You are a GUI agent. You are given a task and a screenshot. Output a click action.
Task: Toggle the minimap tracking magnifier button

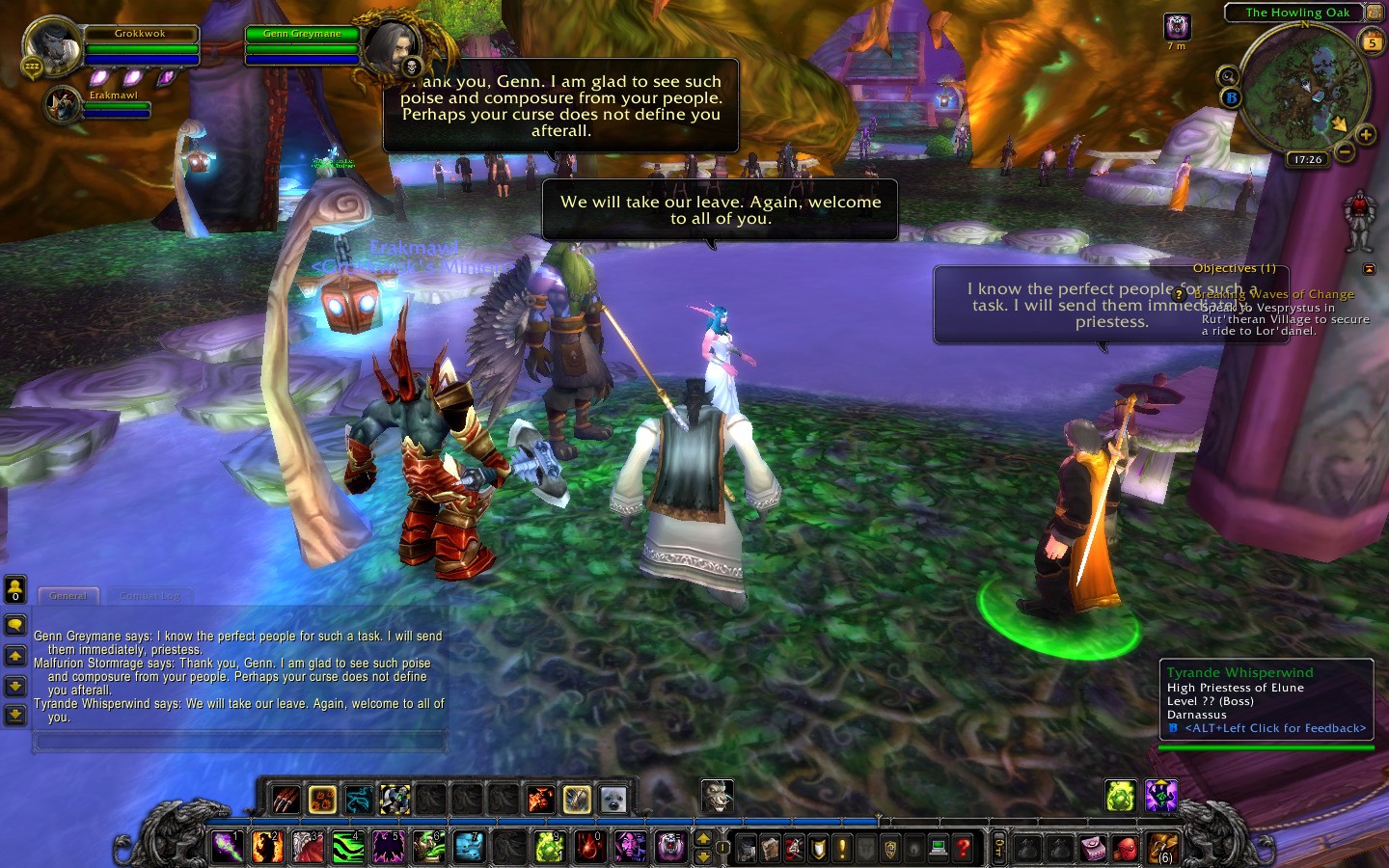point(1228,76)
